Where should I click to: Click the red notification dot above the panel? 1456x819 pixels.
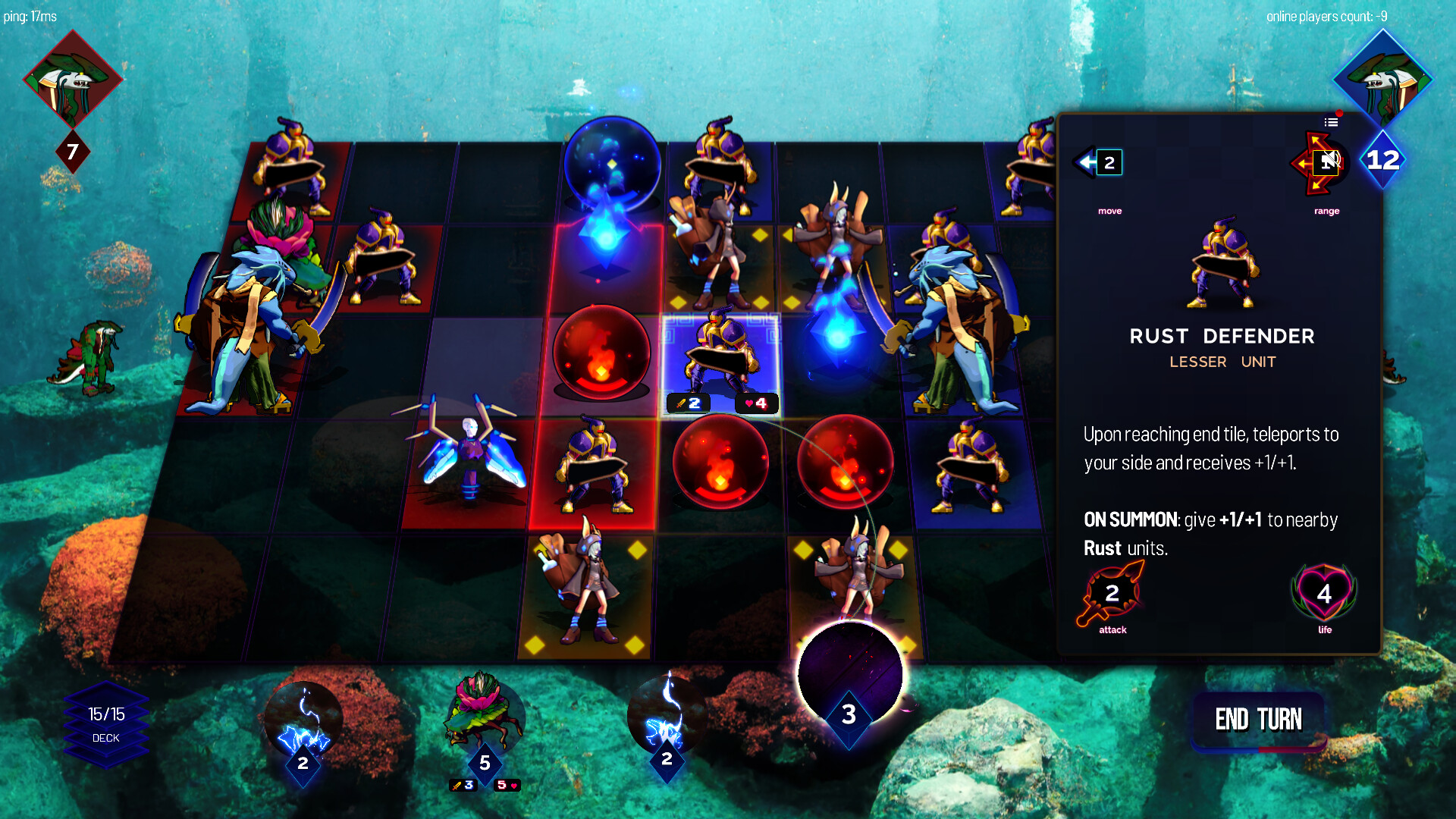coord(1339,113)
